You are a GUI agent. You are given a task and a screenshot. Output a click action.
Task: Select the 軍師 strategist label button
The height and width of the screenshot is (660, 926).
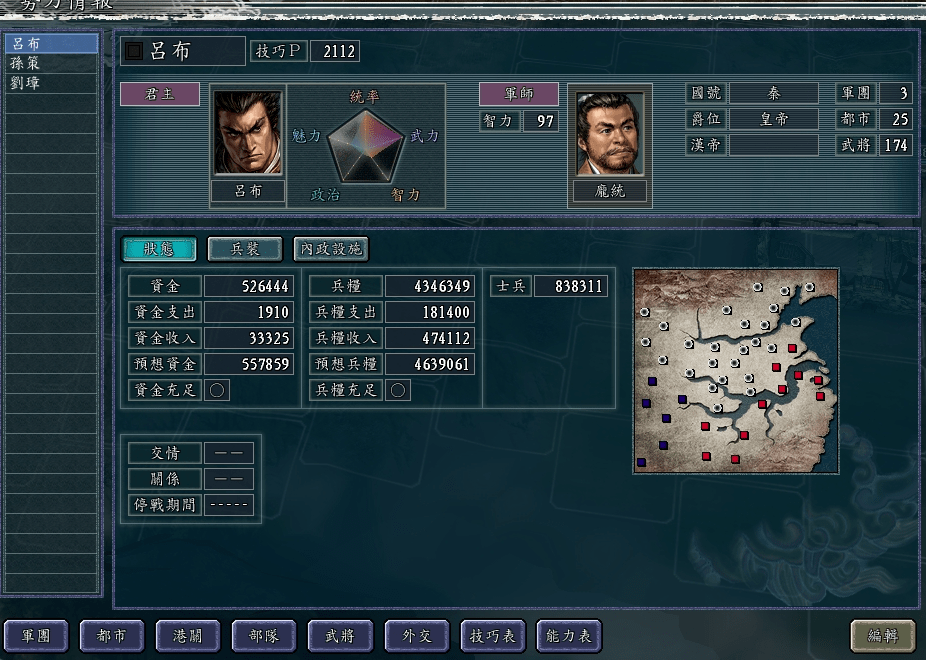(518, 94)
